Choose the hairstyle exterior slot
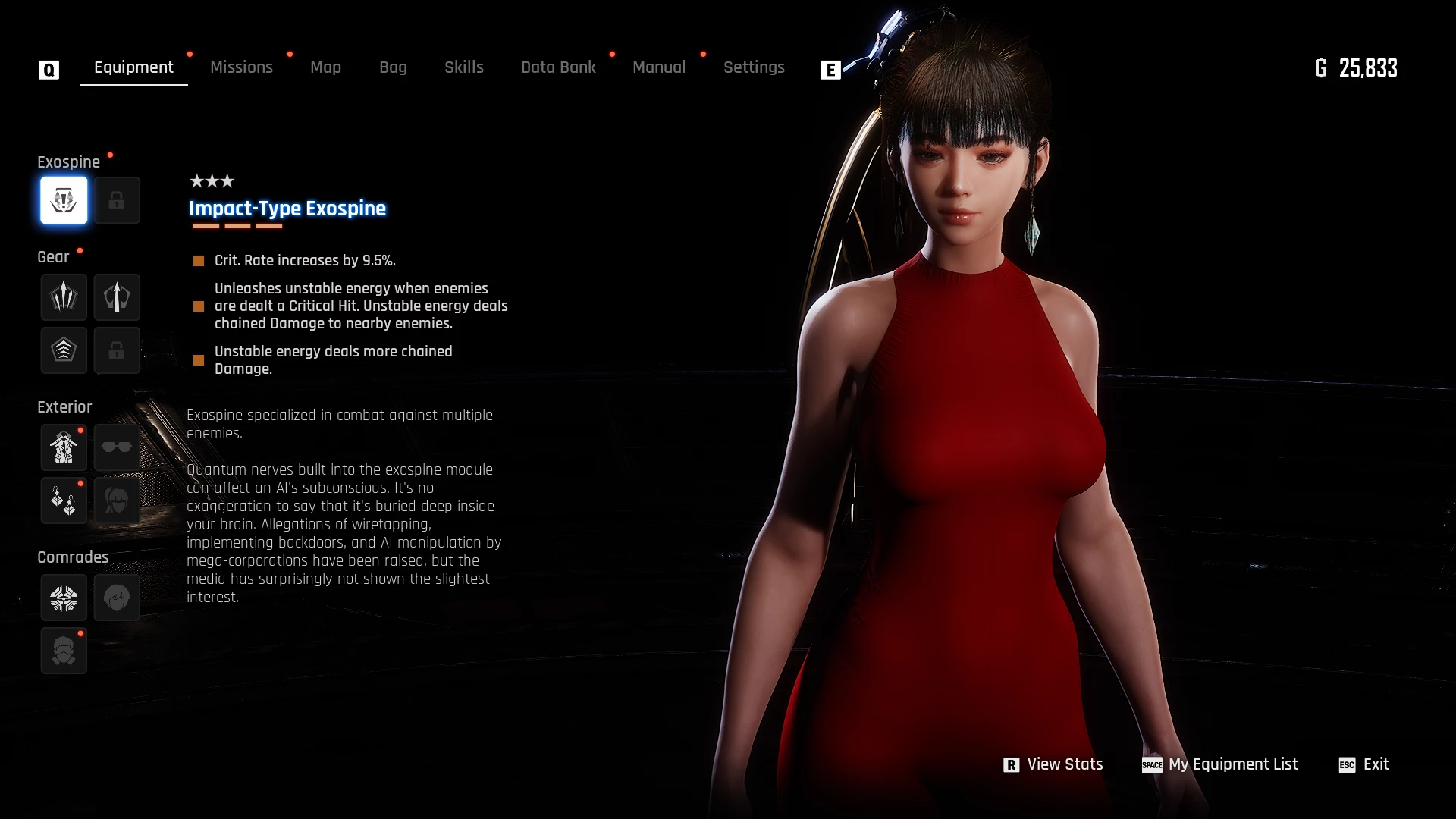1456x819 pixels. click(x=117, y=500)
